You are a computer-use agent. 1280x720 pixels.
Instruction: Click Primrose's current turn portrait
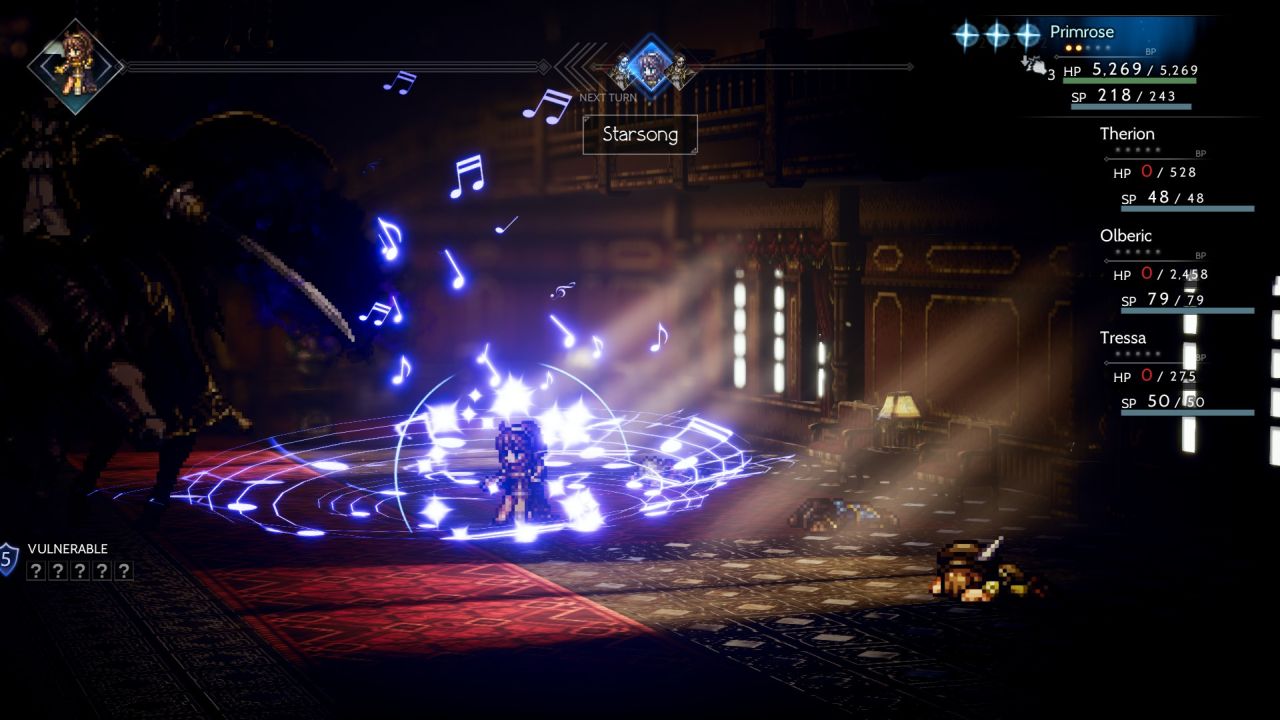click(75, 66)
